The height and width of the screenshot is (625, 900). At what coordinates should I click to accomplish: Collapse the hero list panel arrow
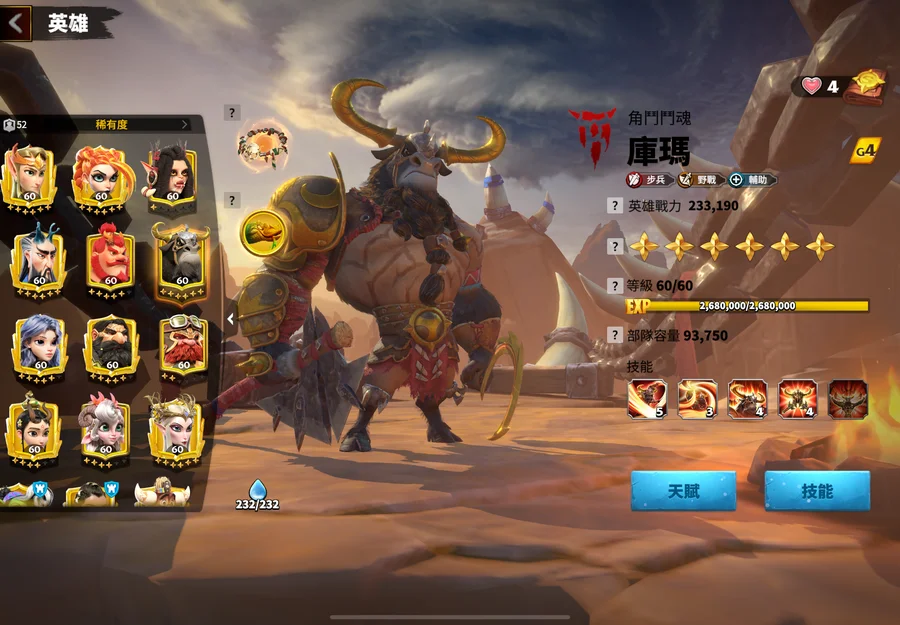coord(231,319)
